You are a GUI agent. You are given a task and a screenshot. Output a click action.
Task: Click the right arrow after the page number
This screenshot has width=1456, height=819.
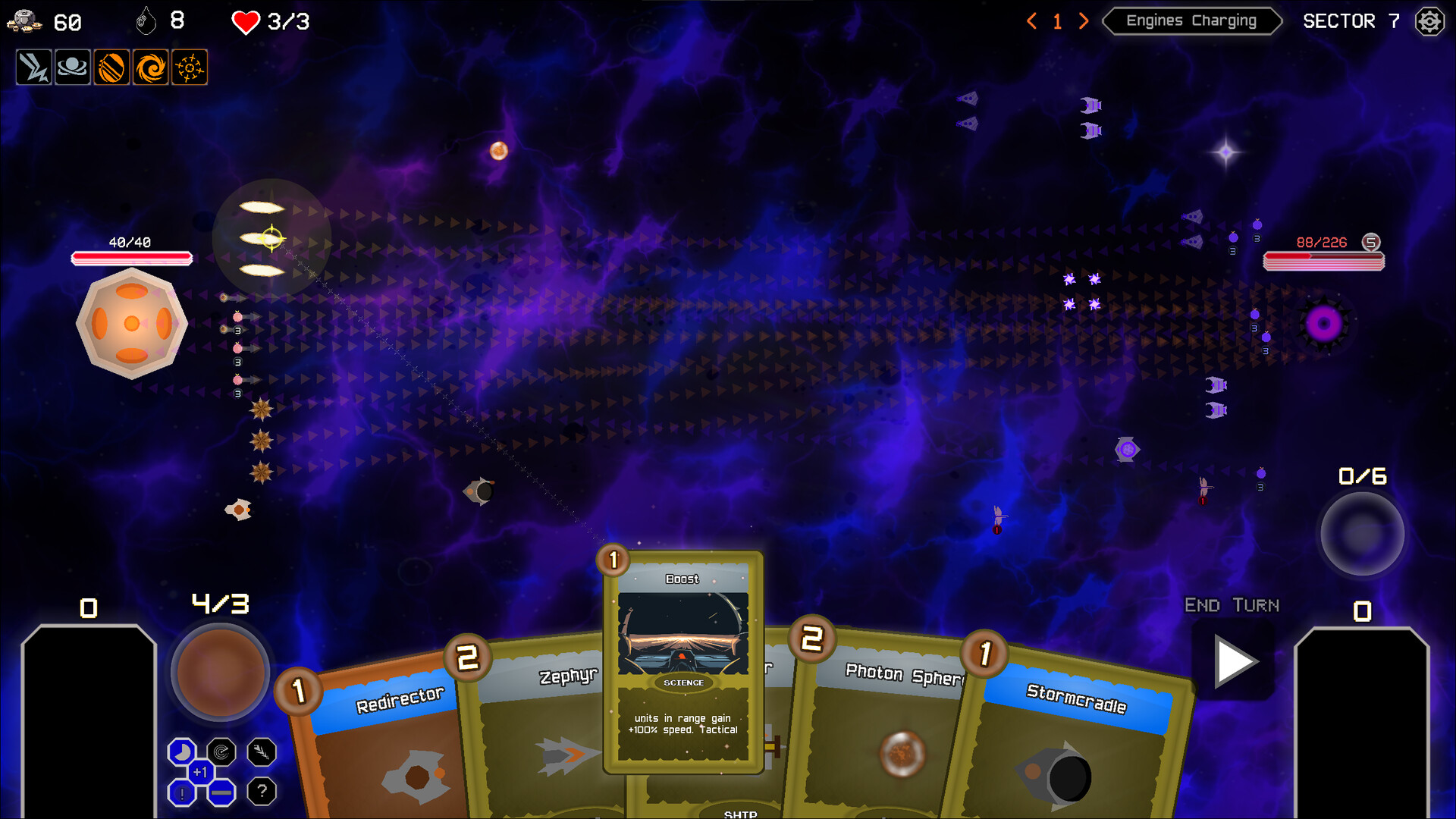pos(1083,21)
